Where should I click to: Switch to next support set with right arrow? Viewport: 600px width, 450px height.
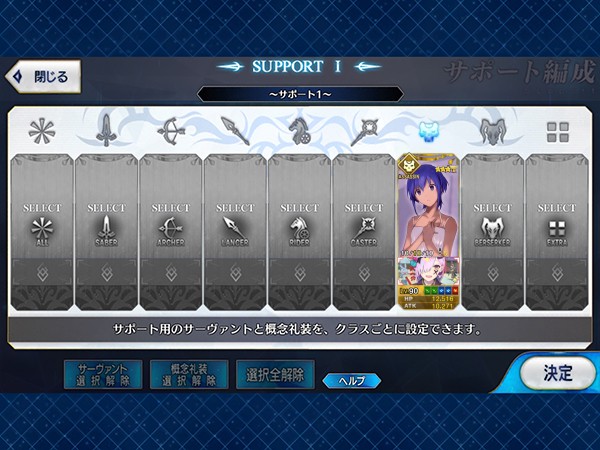[x=367, y=67]
